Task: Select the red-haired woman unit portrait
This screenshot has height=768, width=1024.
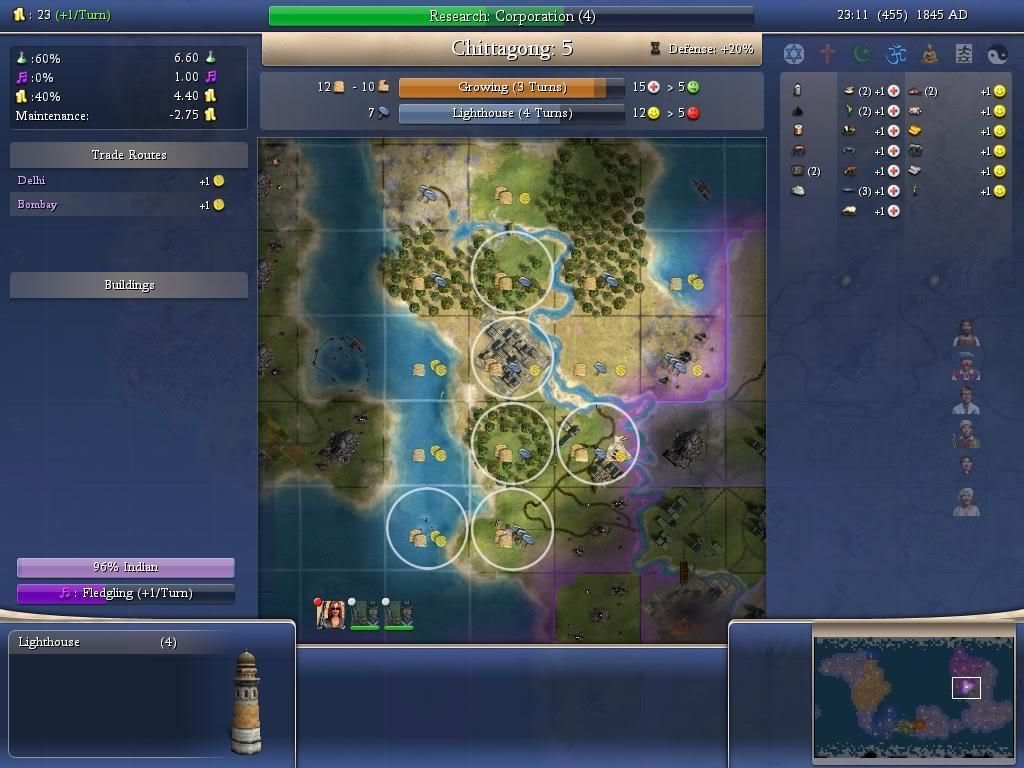Action: point(331,614)
